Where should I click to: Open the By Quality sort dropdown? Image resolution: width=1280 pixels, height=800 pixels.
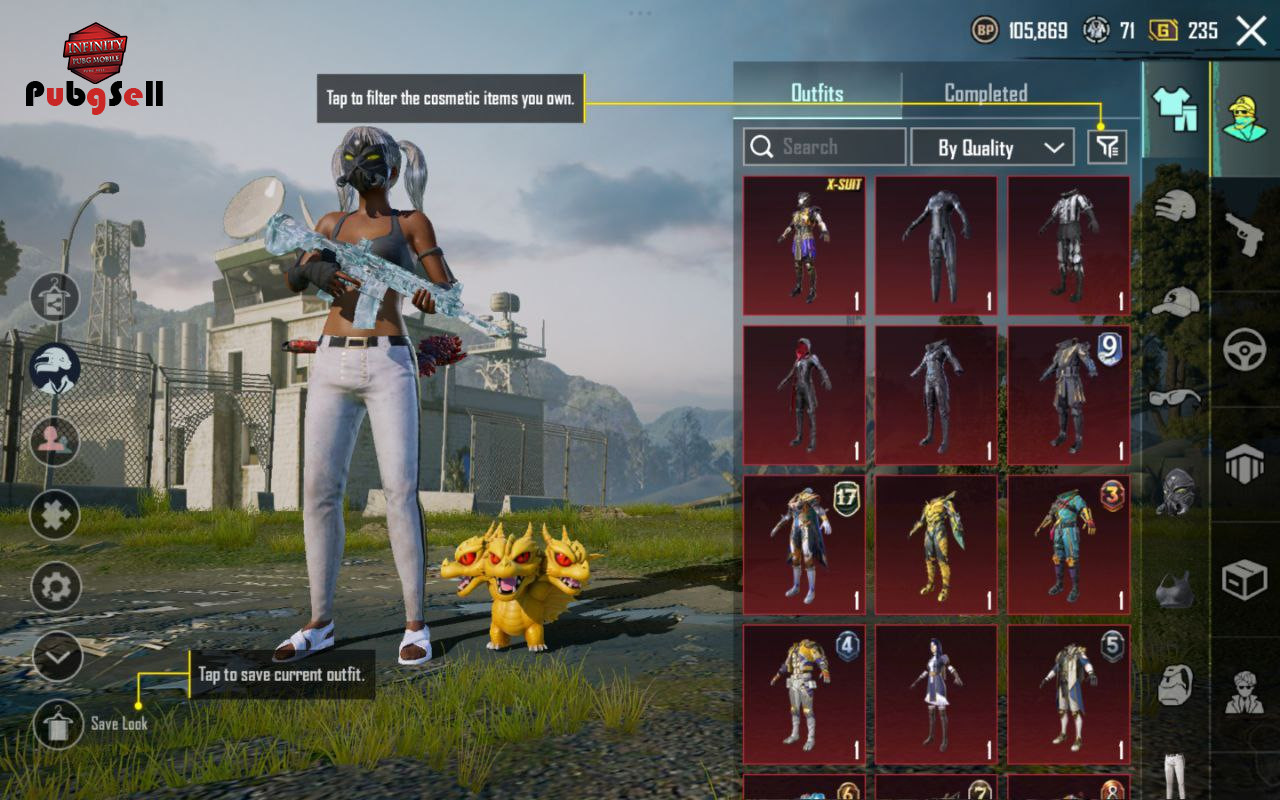tap(991, 148)
